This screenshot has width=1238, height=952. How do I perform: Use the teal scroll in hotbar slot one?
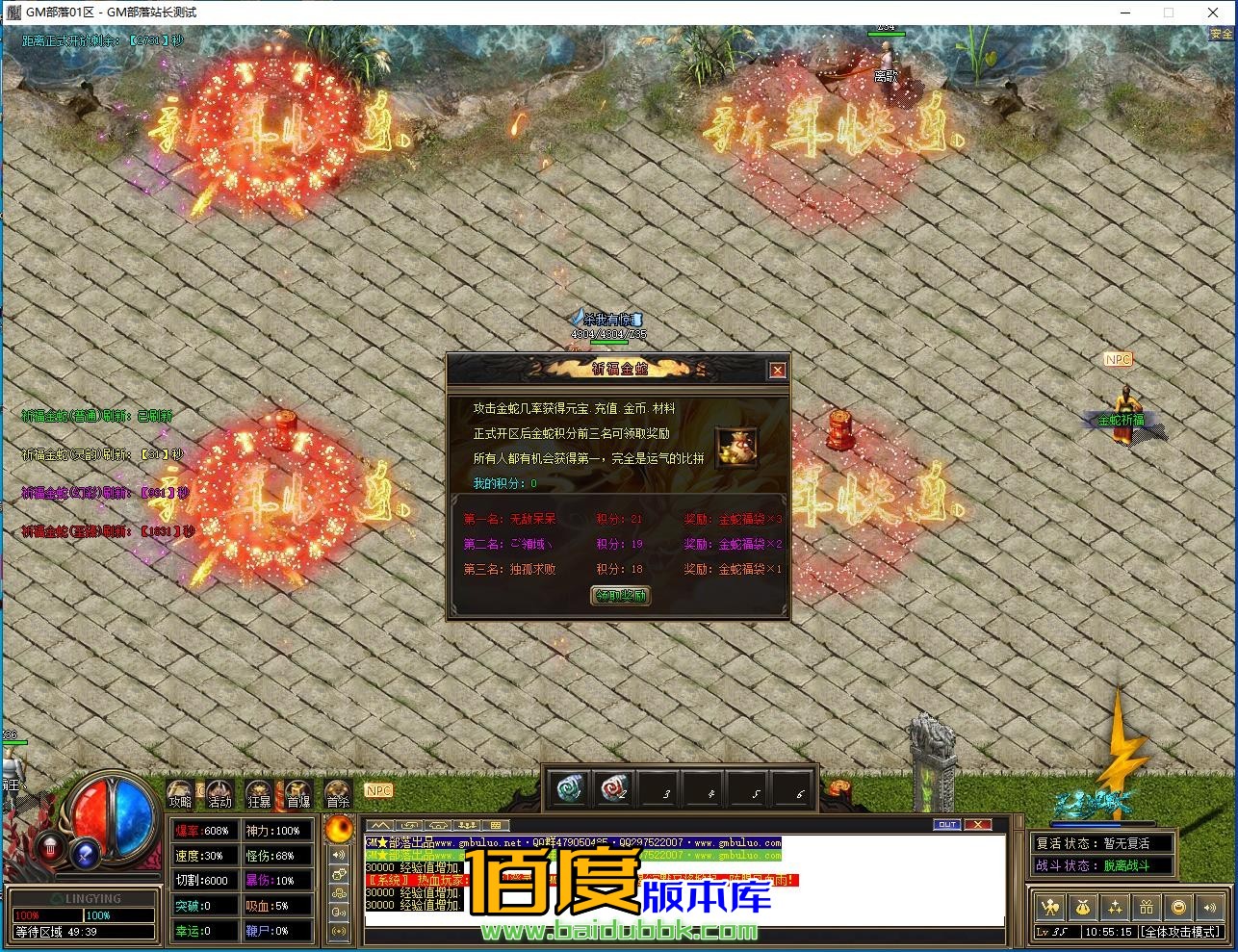(573, 789)
